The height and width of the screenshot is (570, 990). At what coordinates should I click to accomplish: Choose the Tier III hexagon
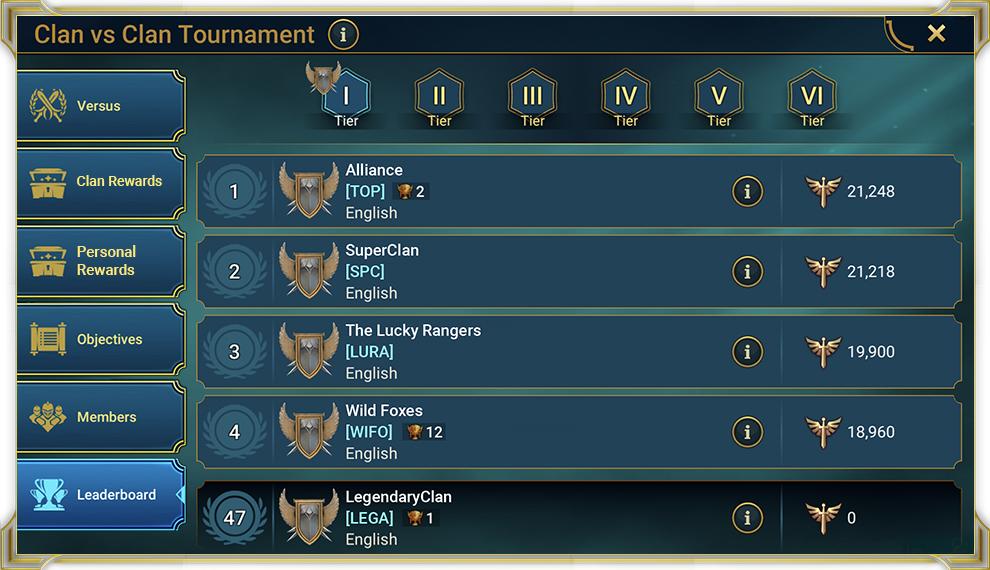click(x=532, y=98)
